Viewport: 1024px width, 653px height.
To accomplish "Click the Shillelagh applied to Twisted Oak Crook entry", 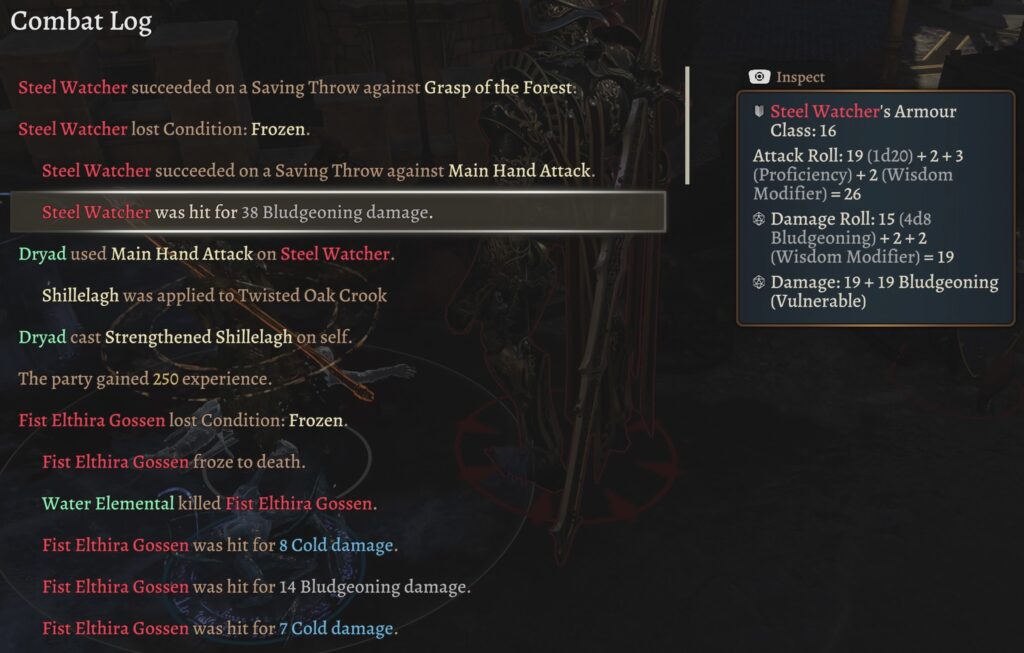I will click(214, 295).
